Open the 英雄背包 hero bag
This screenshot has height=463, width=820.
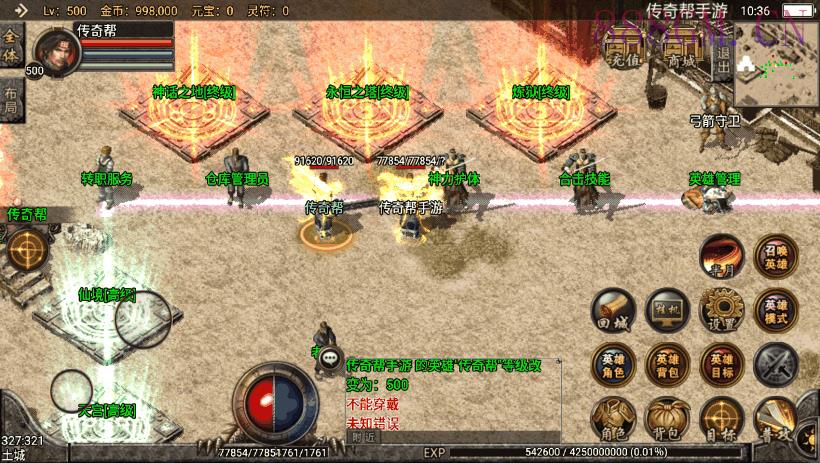click(x=666, y=365)
